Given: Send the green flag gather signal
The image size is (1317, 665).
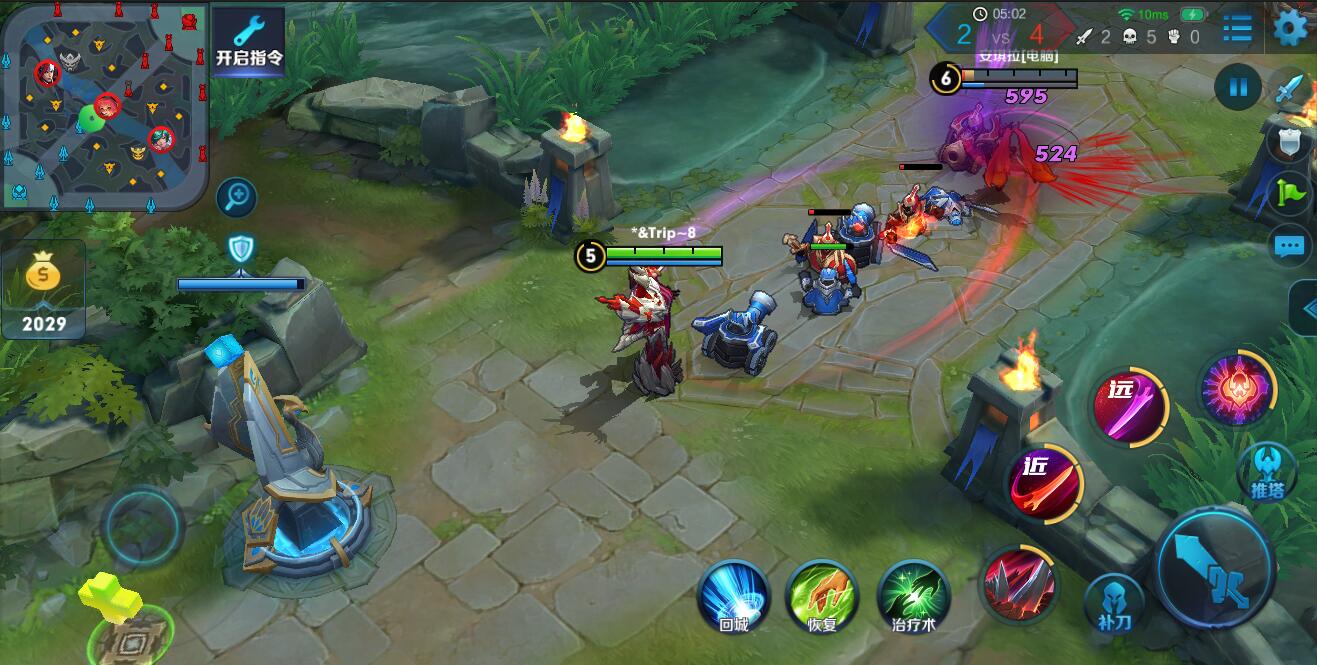Looking at the screenshot, I should pyautogui.click(x=1291, y=192).
